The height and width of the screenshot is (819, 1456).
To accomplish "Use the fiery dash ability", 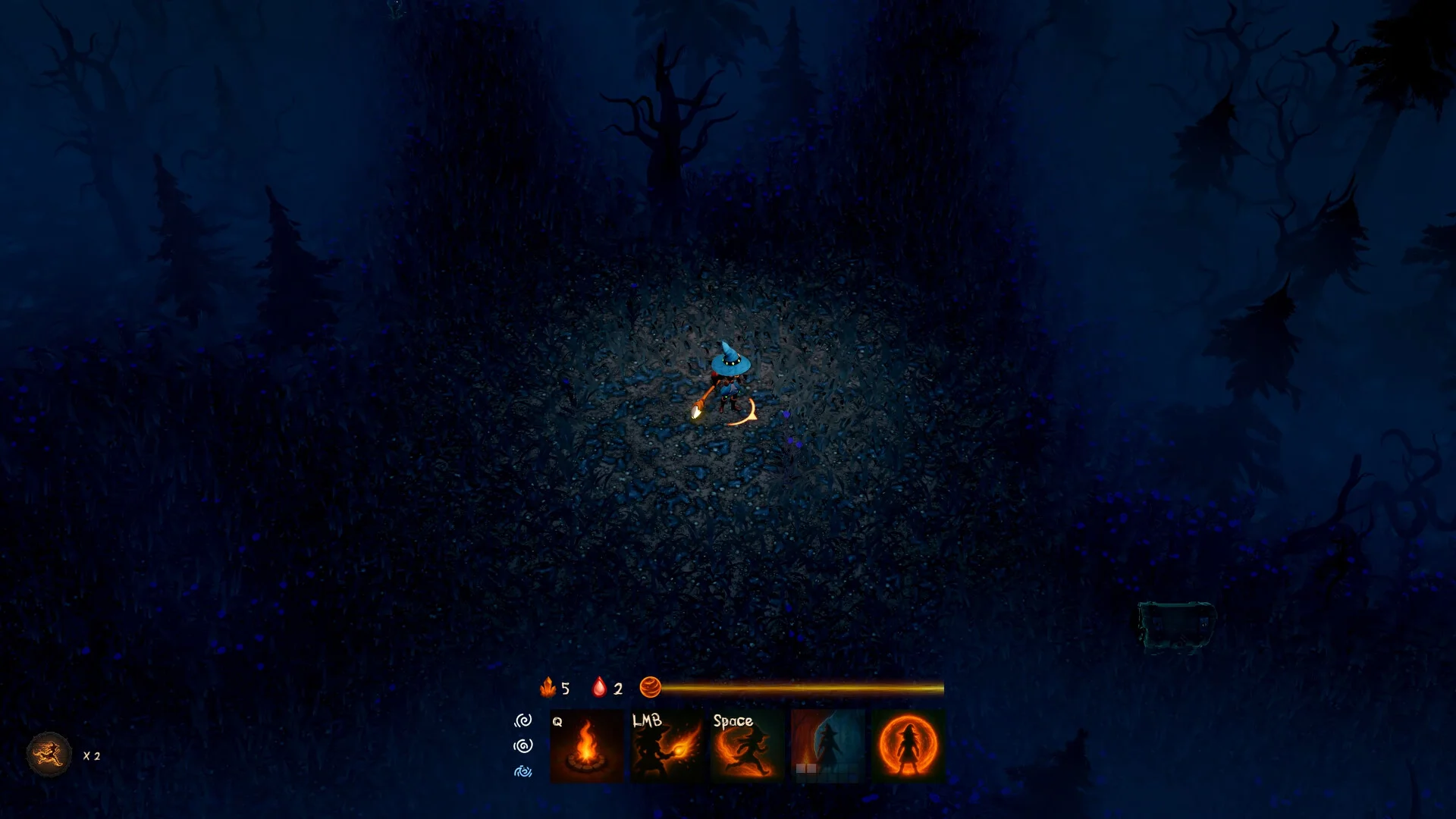I will coord(748,745).
